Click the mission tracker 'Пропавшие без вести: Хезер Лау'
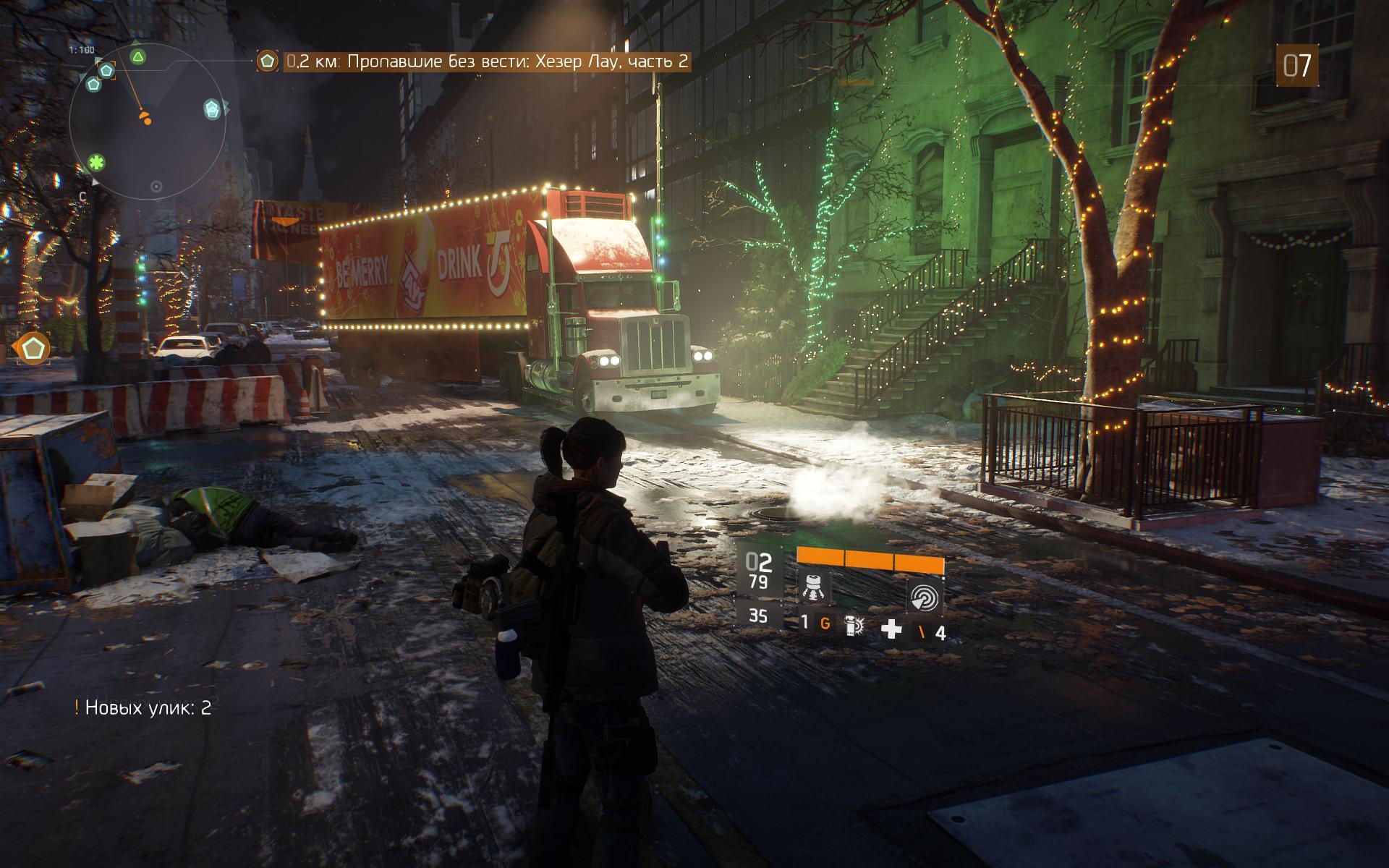The width and height of the screenshot is (1389, 868). pos(486,61)
